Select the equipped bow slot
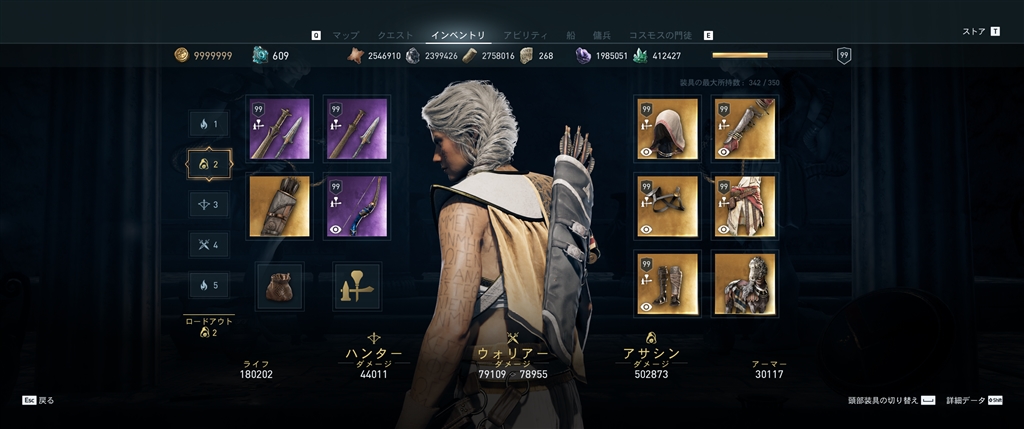 point(357,206)
